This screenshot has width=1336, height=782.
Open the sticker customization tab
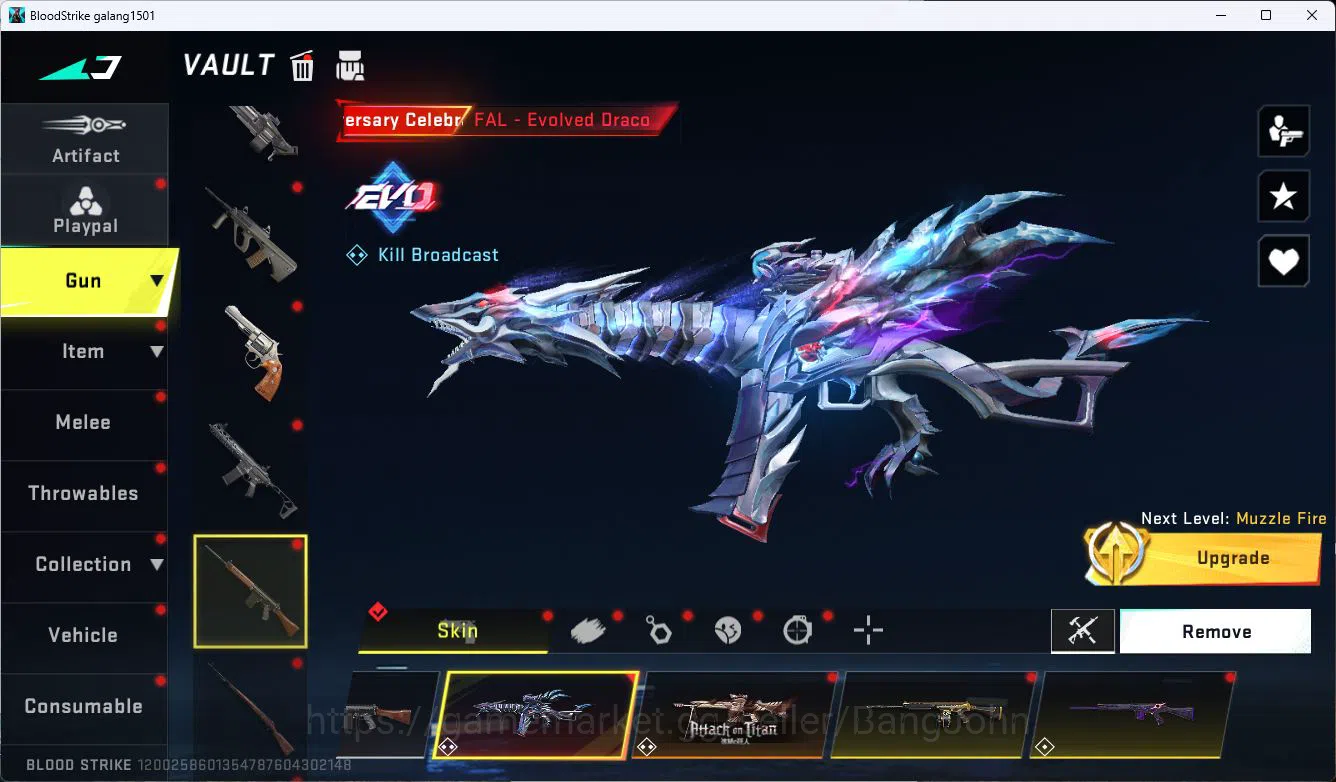[728, 628]
